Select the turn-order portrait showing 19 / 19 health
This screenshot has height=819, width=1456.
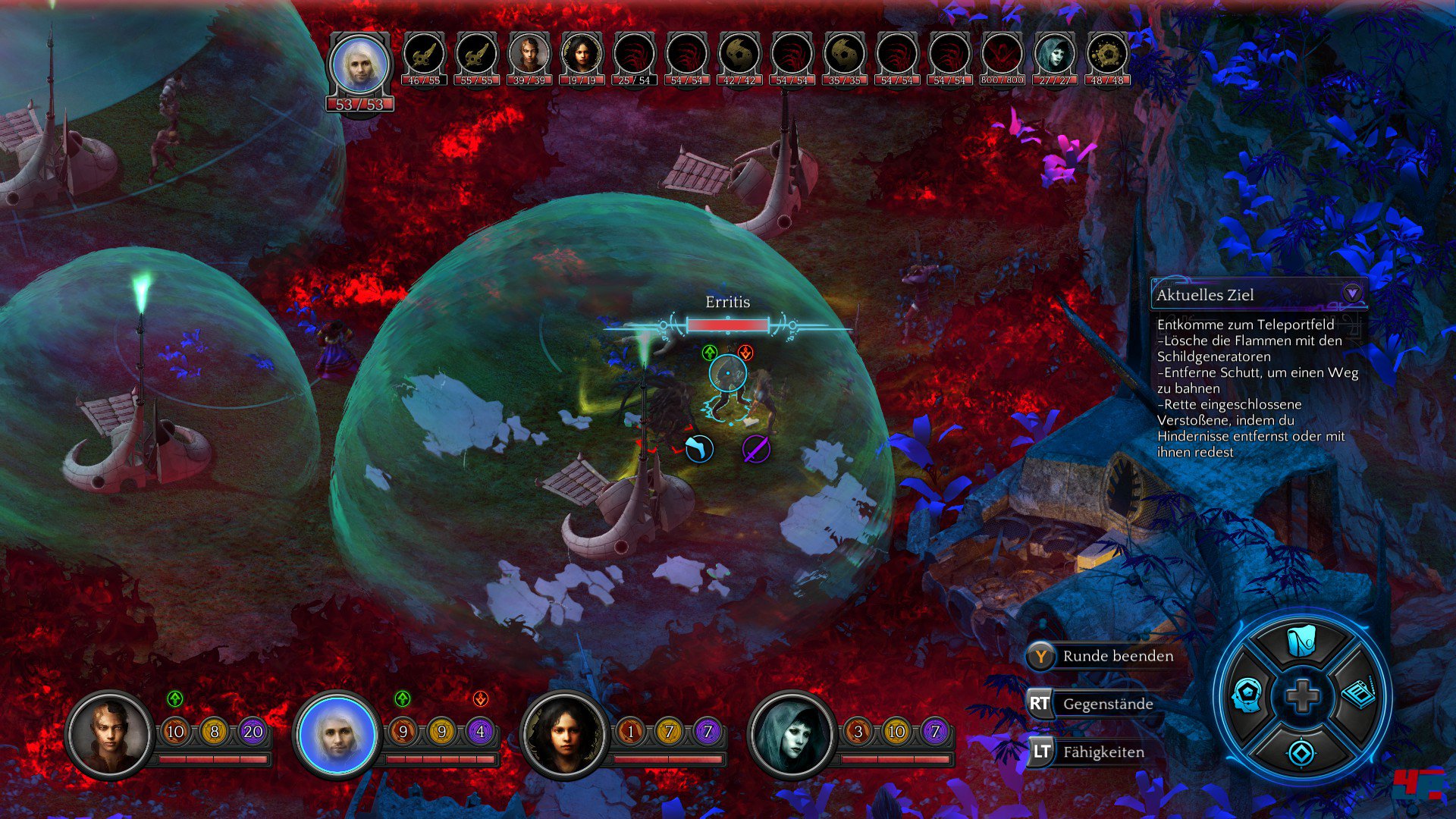(x=581, y=56)
